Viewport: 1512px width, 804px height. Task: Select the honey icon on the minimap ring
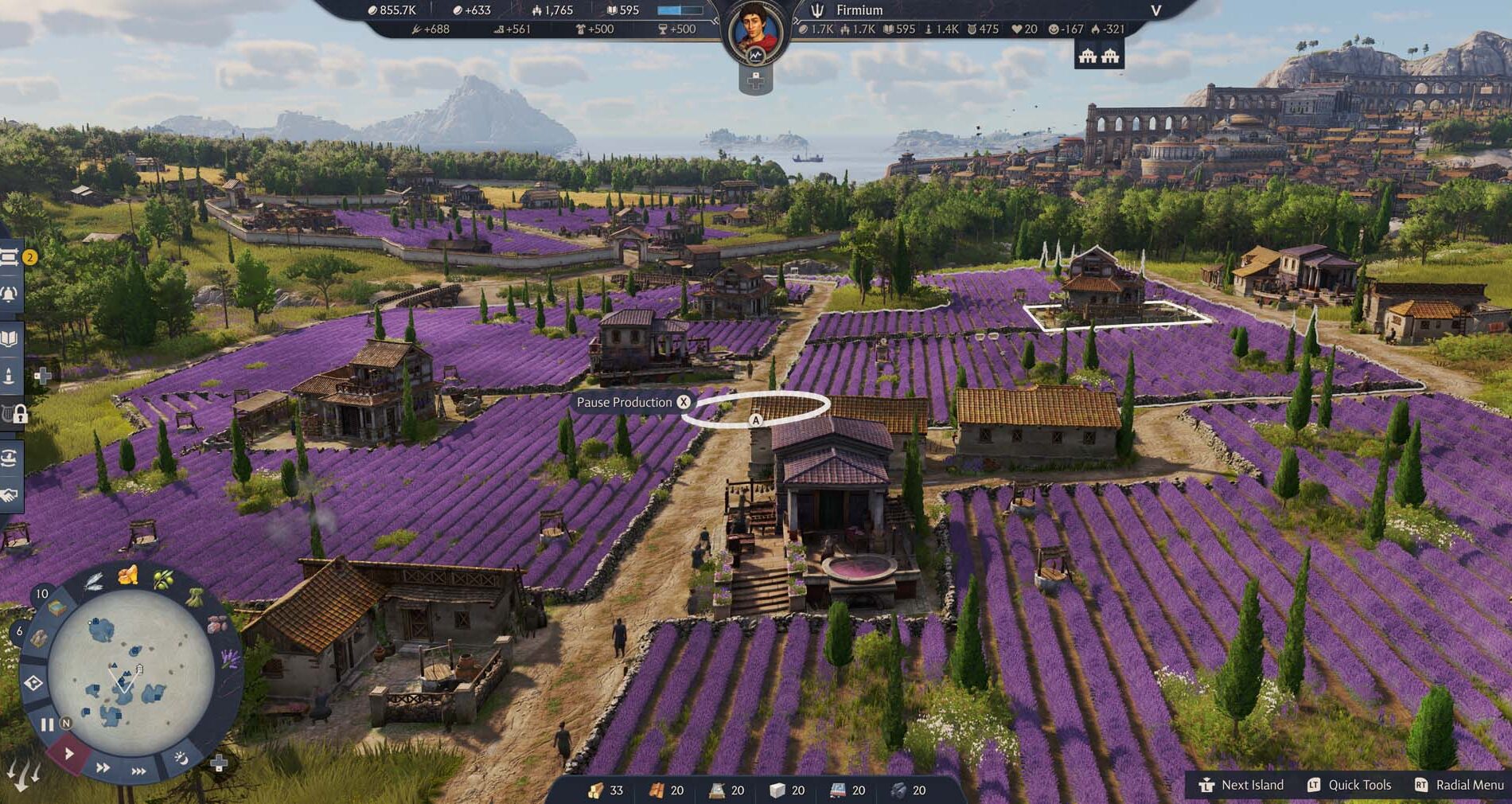coord(127,576)
